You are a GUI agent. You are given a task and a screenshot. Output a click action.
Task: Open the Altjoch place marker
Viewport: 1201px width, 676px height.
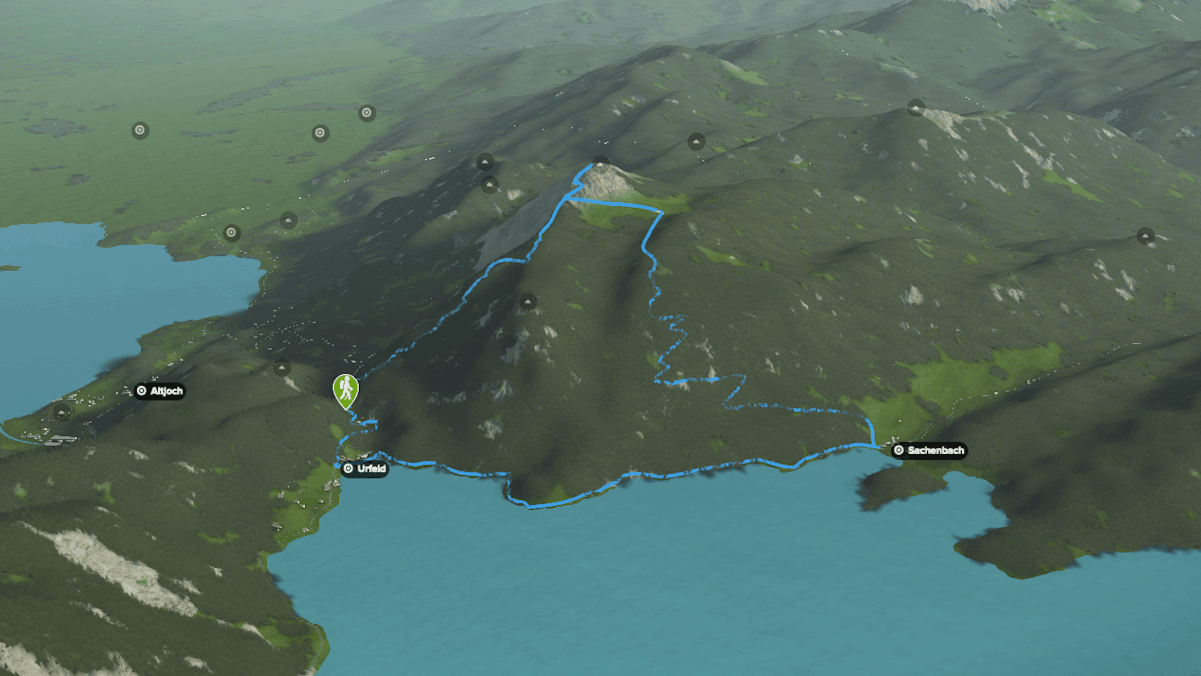click(x=159, y=391)
